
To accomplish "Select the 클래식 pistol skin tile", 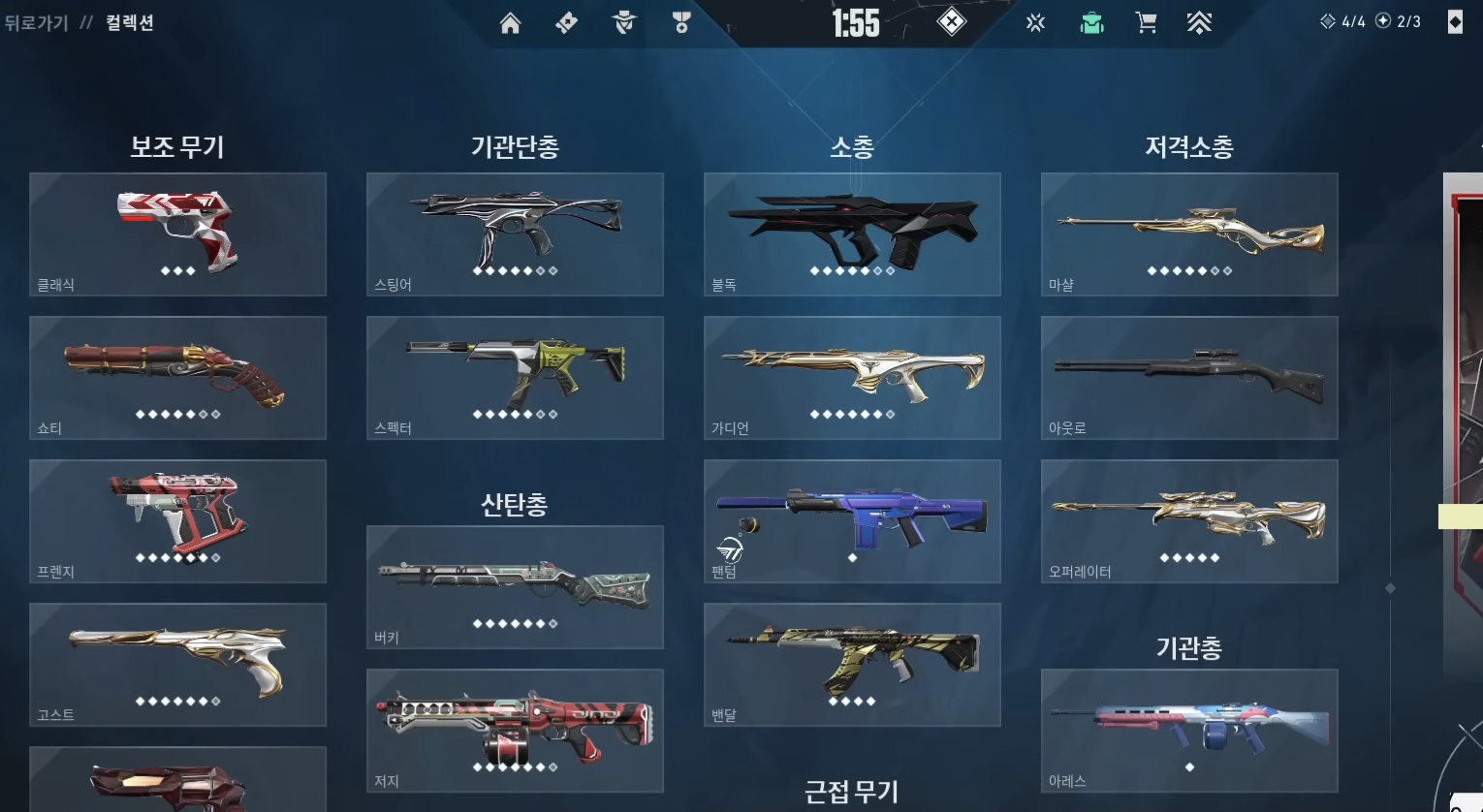I will click(x=177, y=234).
